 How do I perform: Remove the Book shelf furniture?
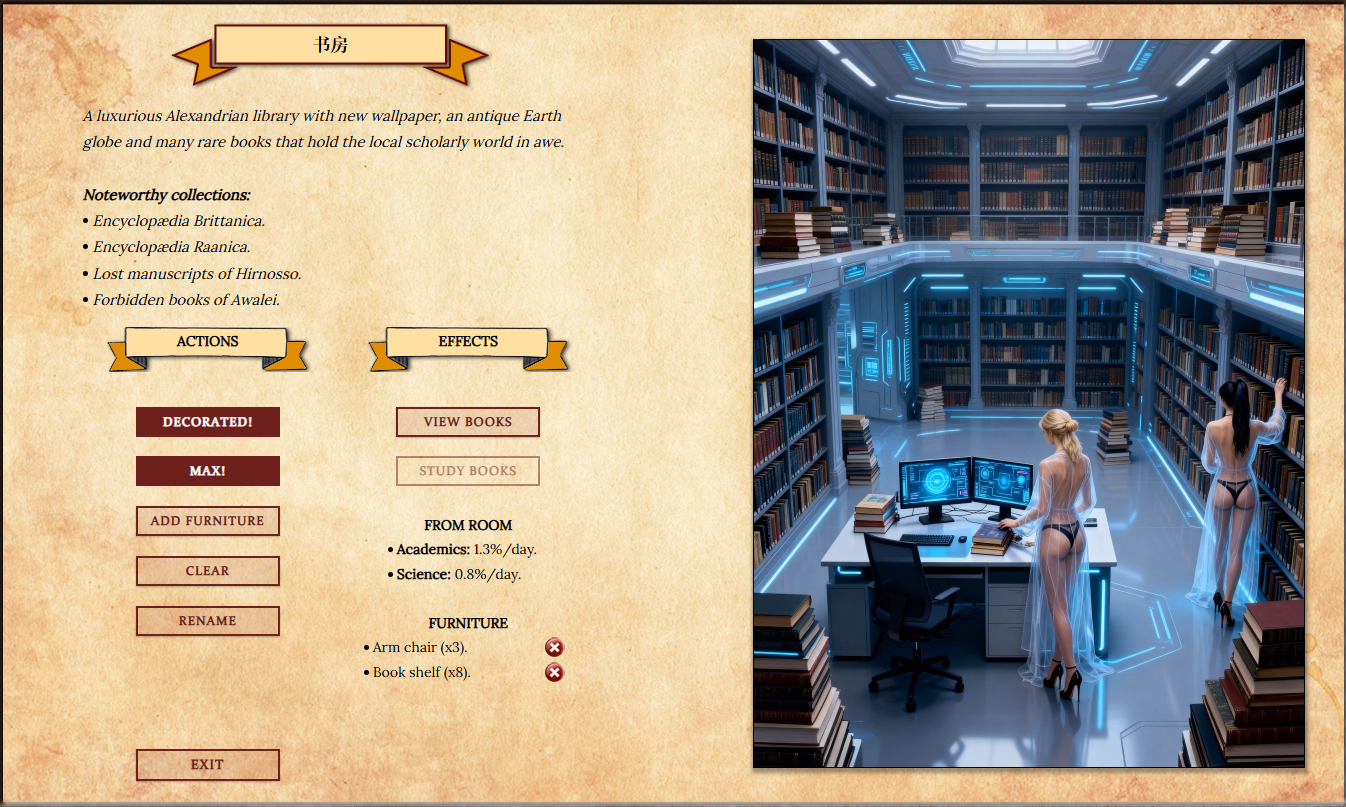pyautogui.click(x=554, y=673)
